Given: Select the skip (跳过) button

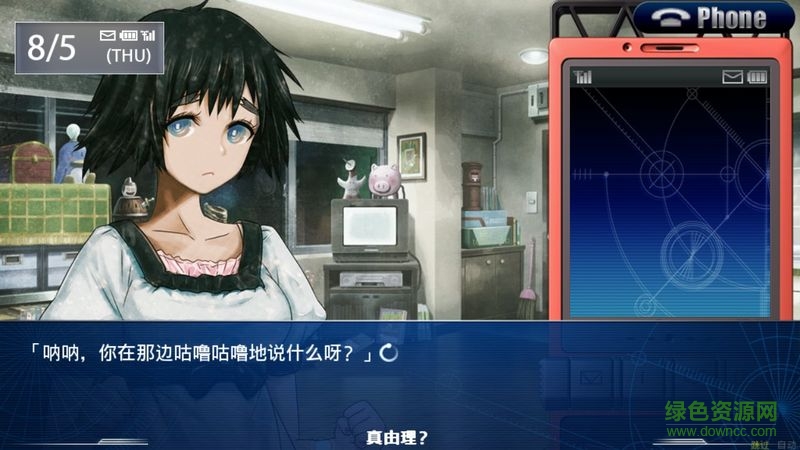Looking at the screenshot, I should tap(759, 444).
